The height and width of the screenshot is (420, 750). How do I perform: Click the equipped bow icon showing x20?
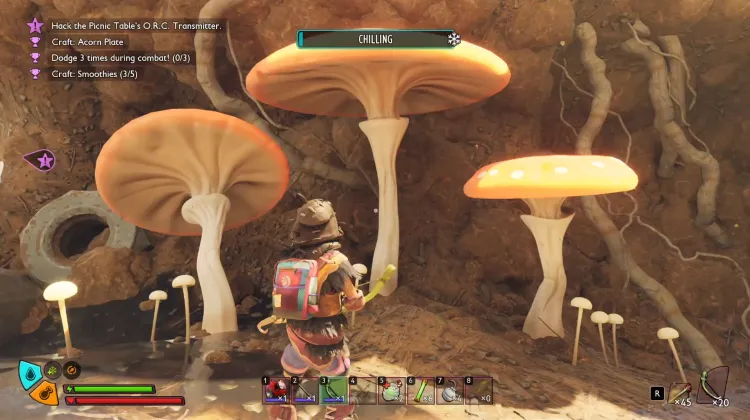click(712, 387)
